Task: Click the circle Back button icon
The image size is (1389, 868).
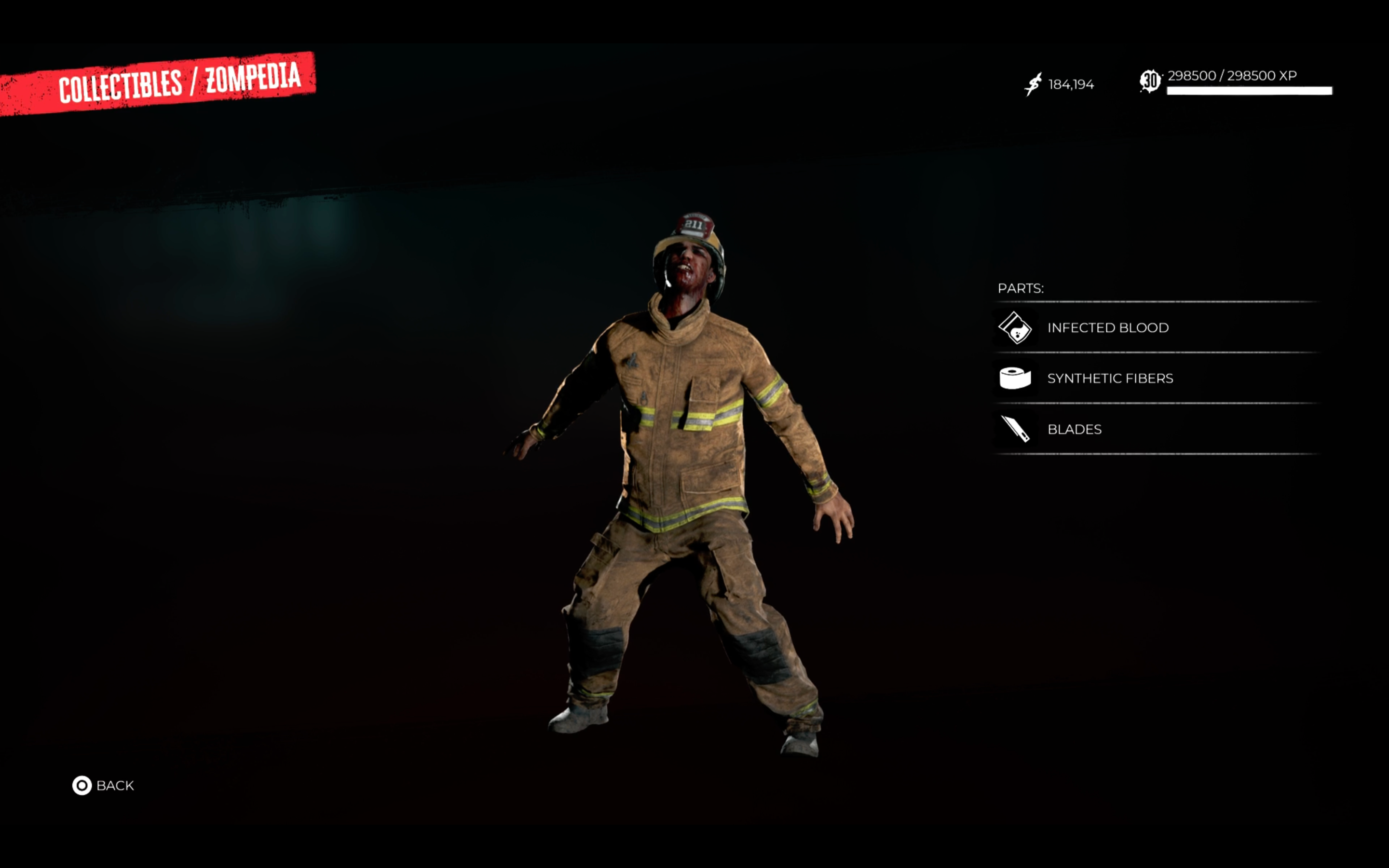Action: tap(82, 785)
